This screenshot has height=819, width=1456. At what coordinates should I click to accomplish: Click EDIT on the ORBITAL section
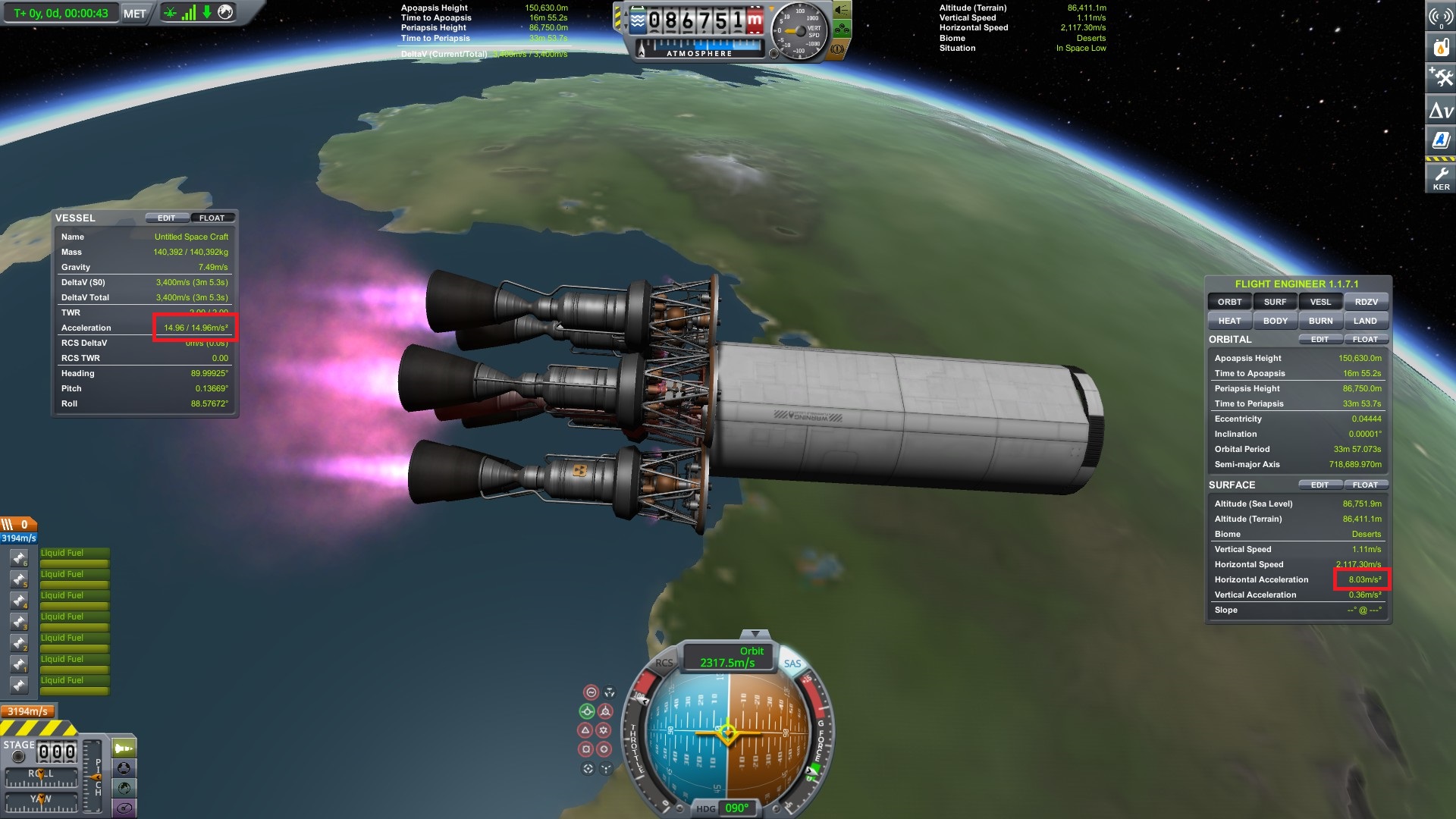tap(1319, 339)
